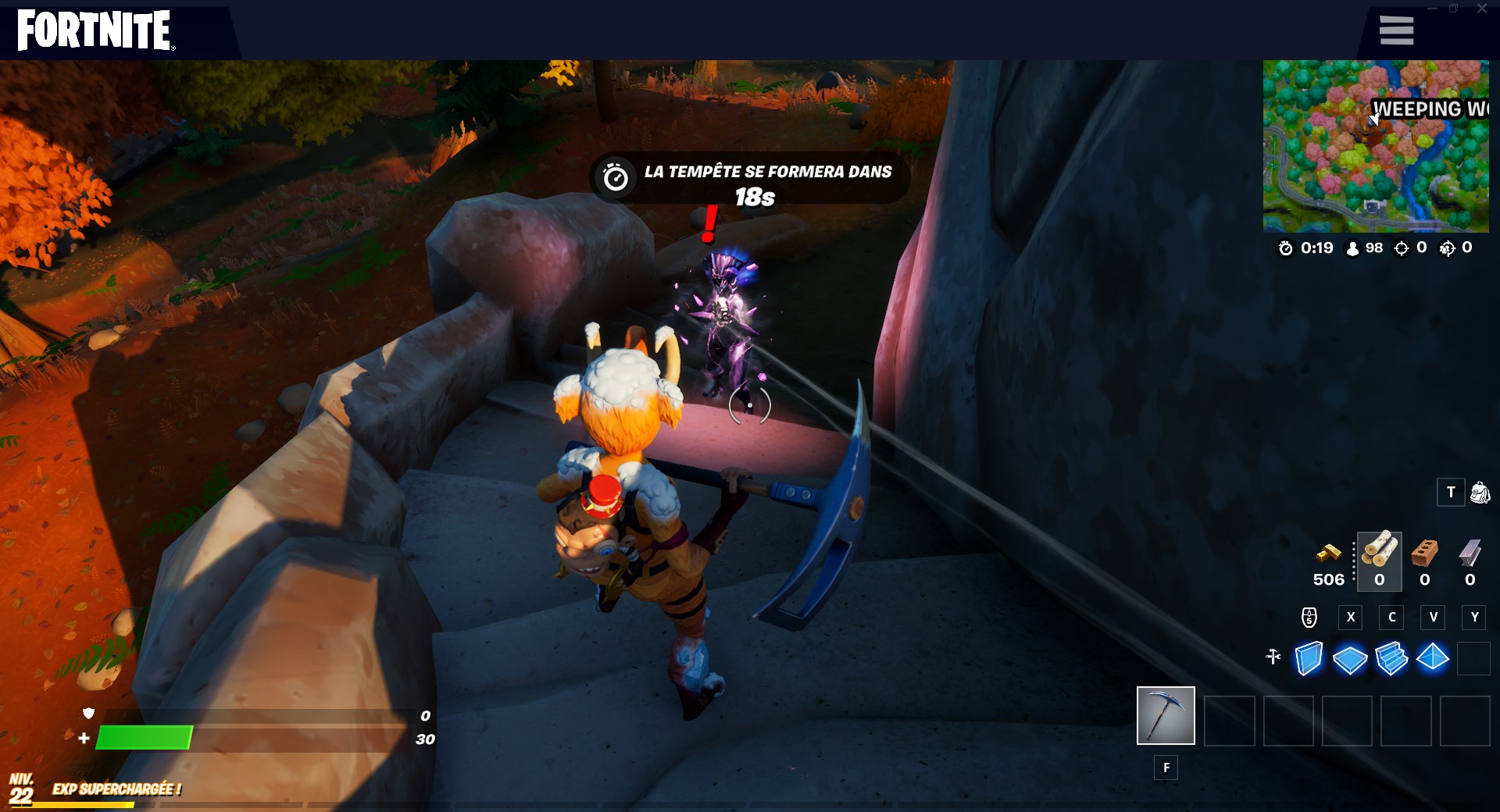Click the players remaining icon showing 98
The image size is (1500, 812).
pyautogui.click(x=1351, y=249)
